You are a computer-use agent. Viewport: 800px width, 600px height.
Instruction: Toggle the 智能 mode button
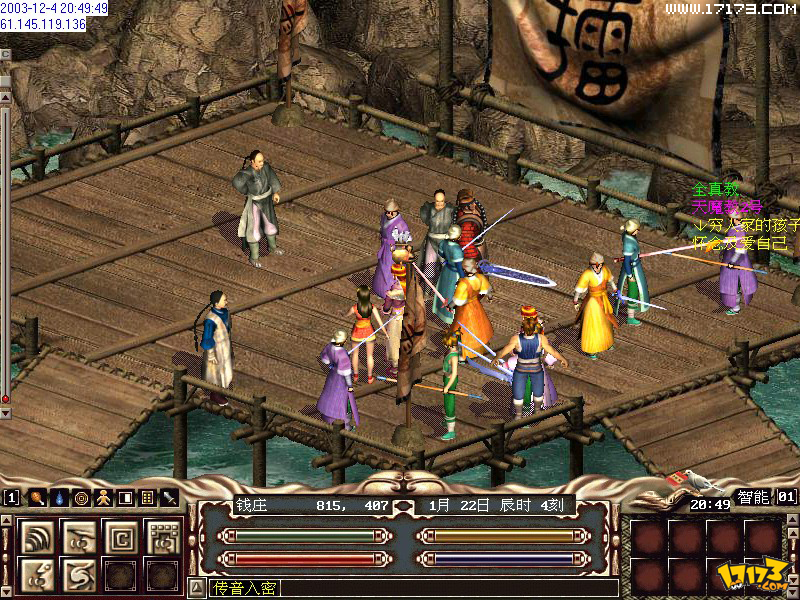click(x=753, y=496)
